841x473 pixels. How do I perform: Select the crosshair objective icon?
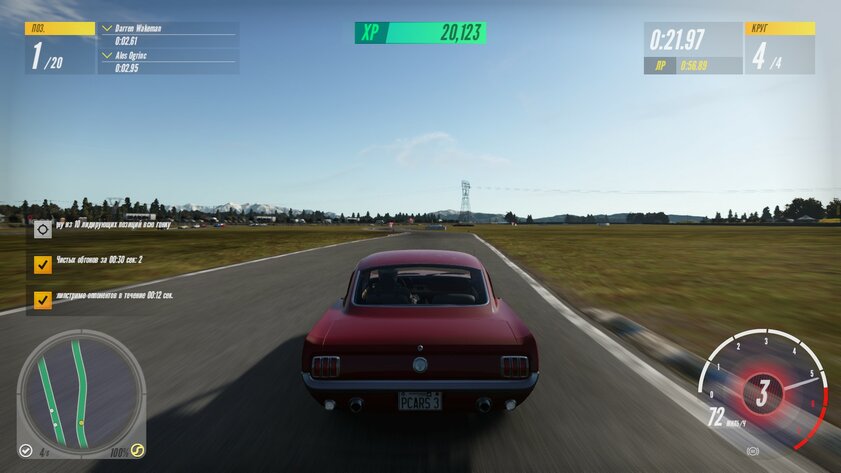(x=42, y=229)
